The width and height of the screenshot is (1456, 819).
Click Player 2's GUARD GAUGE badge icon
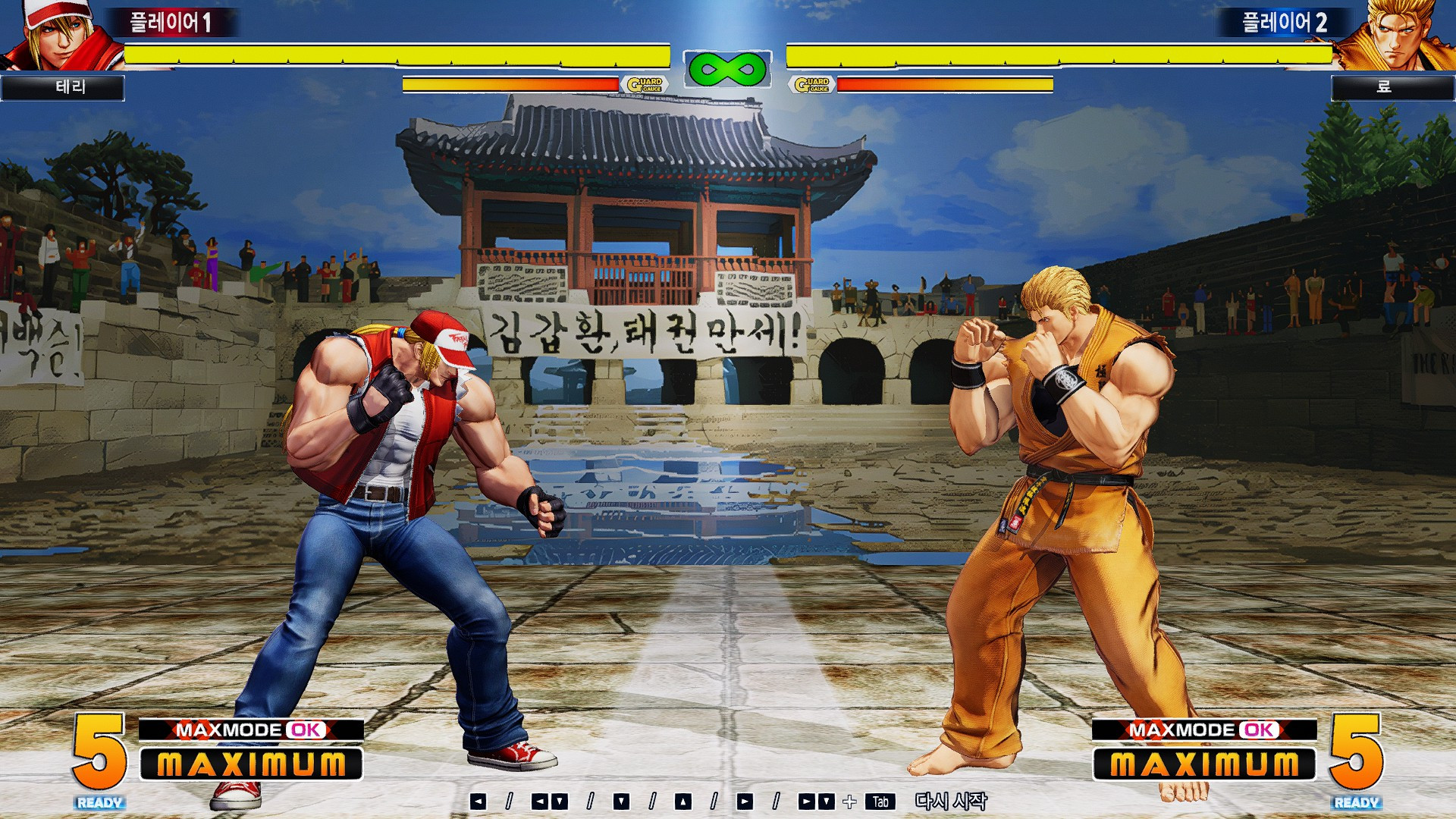(812, 83)
